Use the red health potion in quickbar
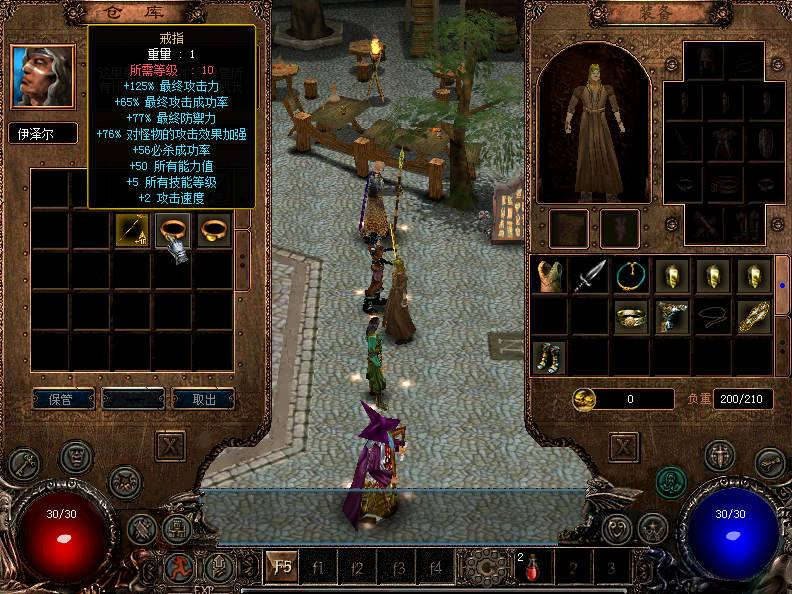Viewport: 792px width, 594px height. (532, 570)
